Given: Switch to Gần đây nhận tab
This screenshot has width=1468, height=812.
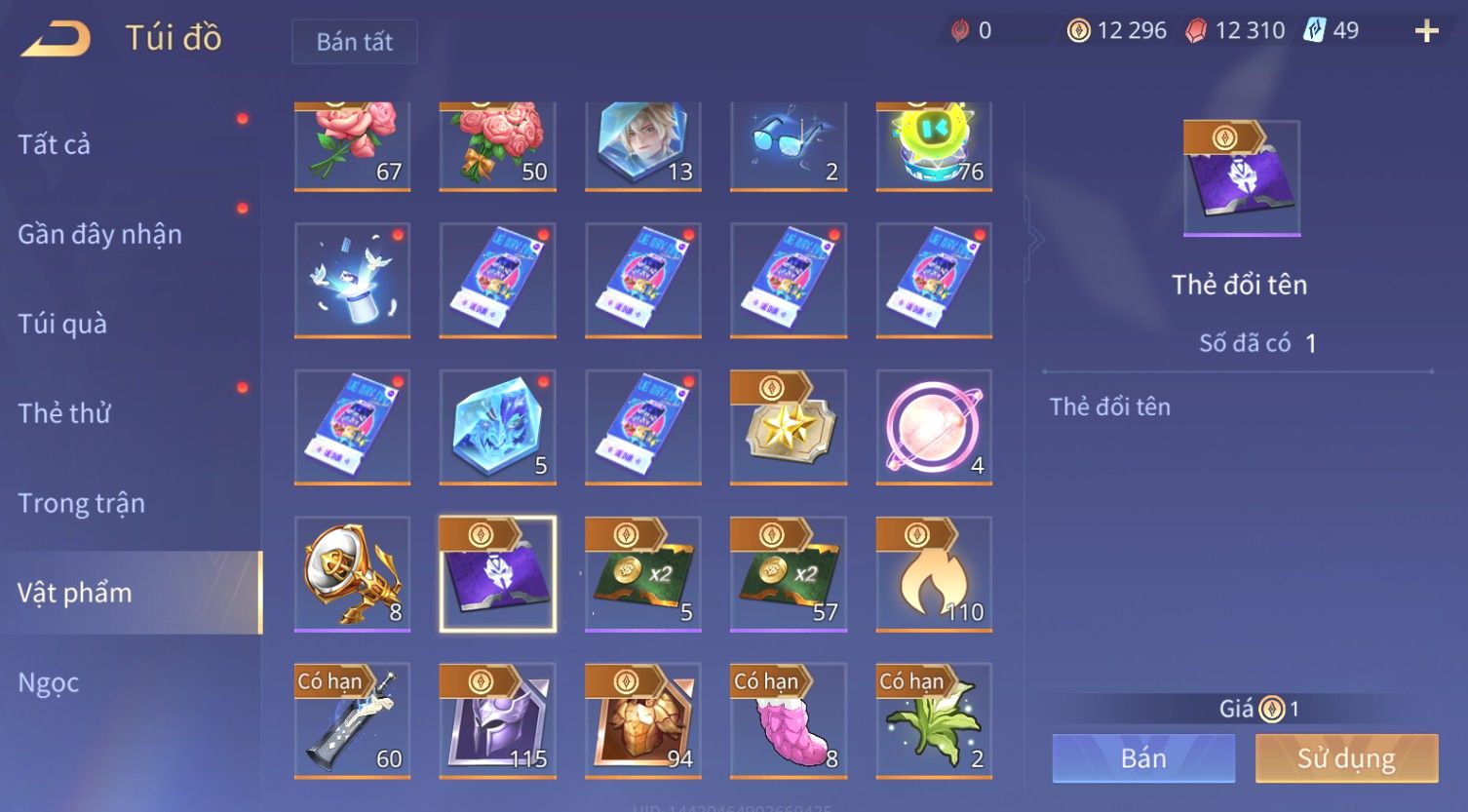Looking at the screenshot, I should (x=99, y=234).
